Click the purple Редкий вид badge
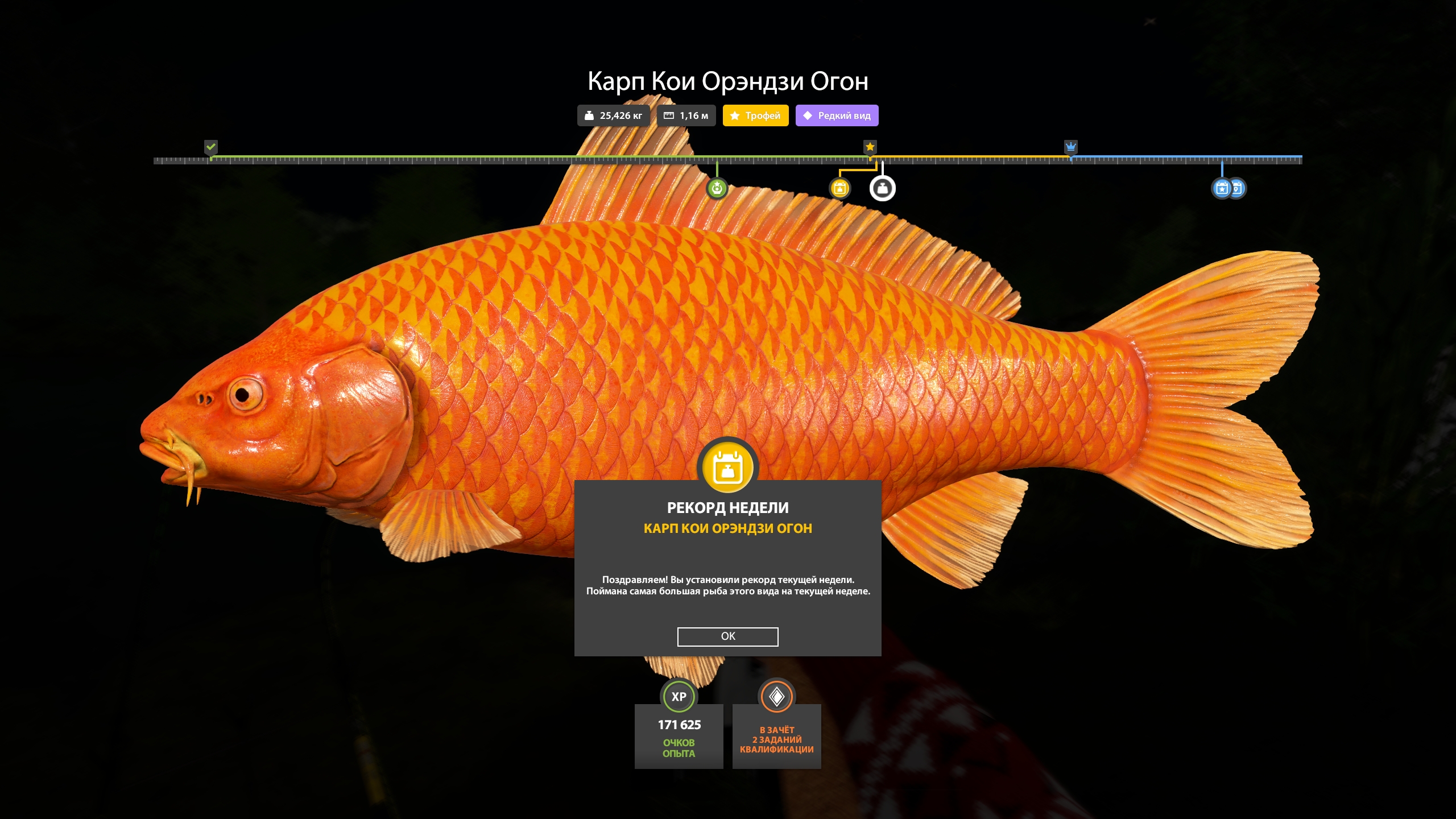The image size is (1456, 819). pos(837,115)
